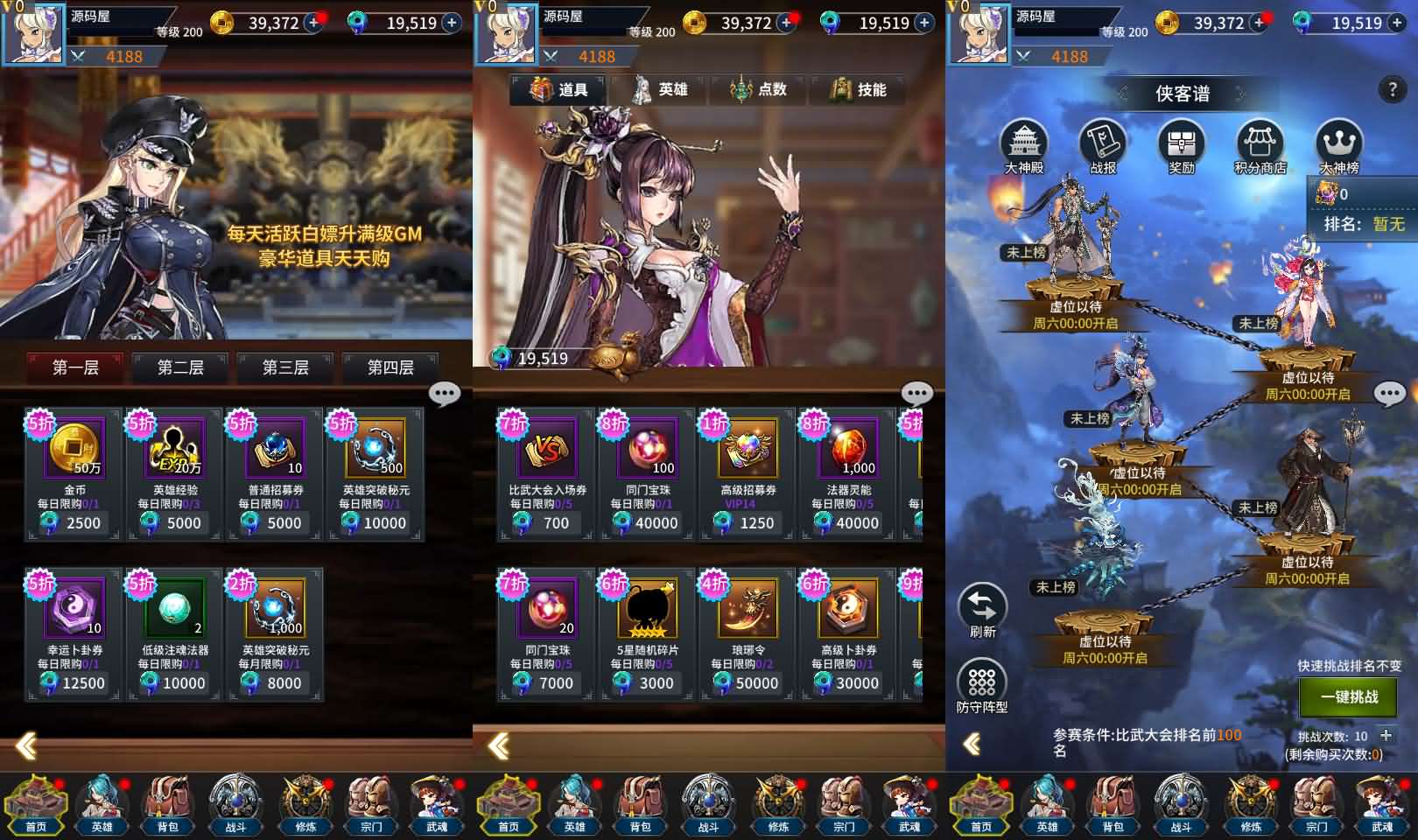
Task: Open the 第三层 floor tab
Action: [x=285, y=367]
